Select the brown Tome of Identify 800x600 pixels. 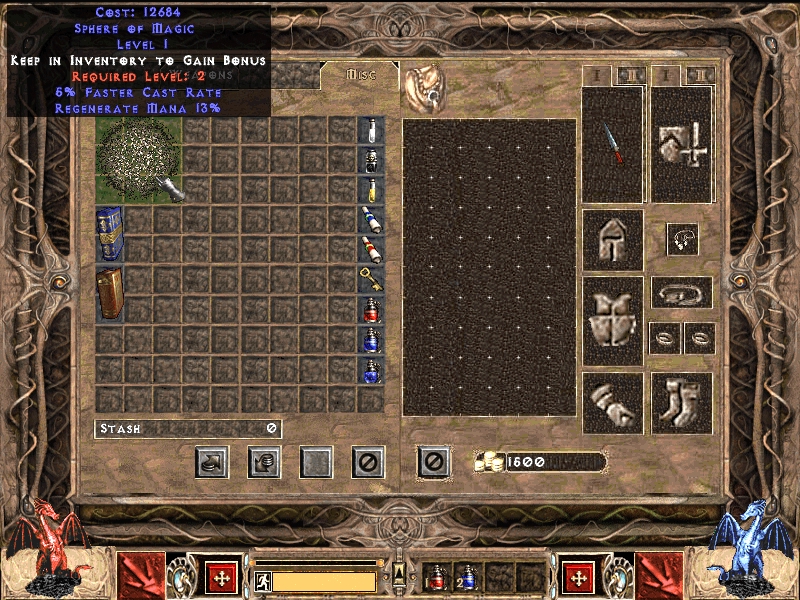coord(109,293)
